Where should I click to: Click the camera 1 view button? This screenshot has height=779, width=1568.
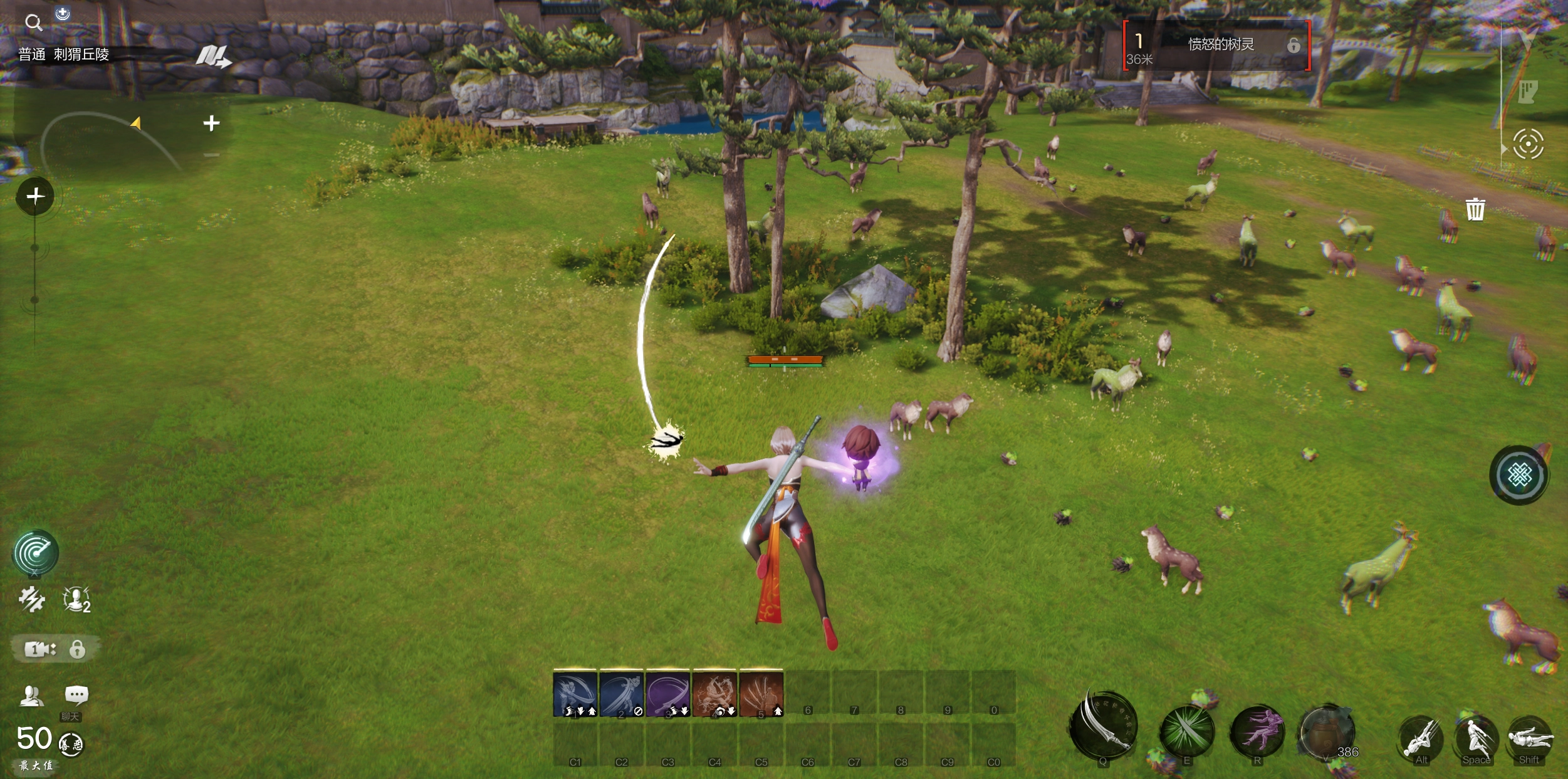[39, 649]
